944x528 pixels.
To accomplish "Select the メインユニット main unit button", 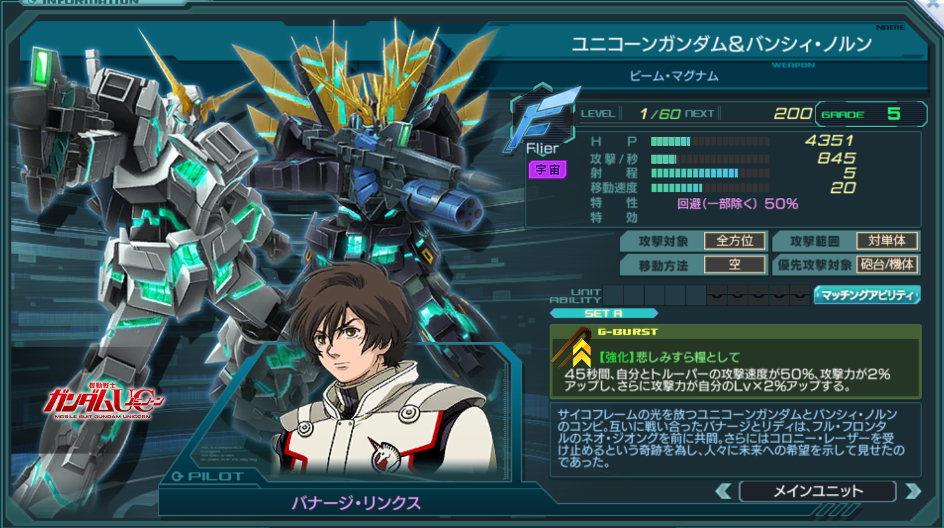I will tap(817, 491).
